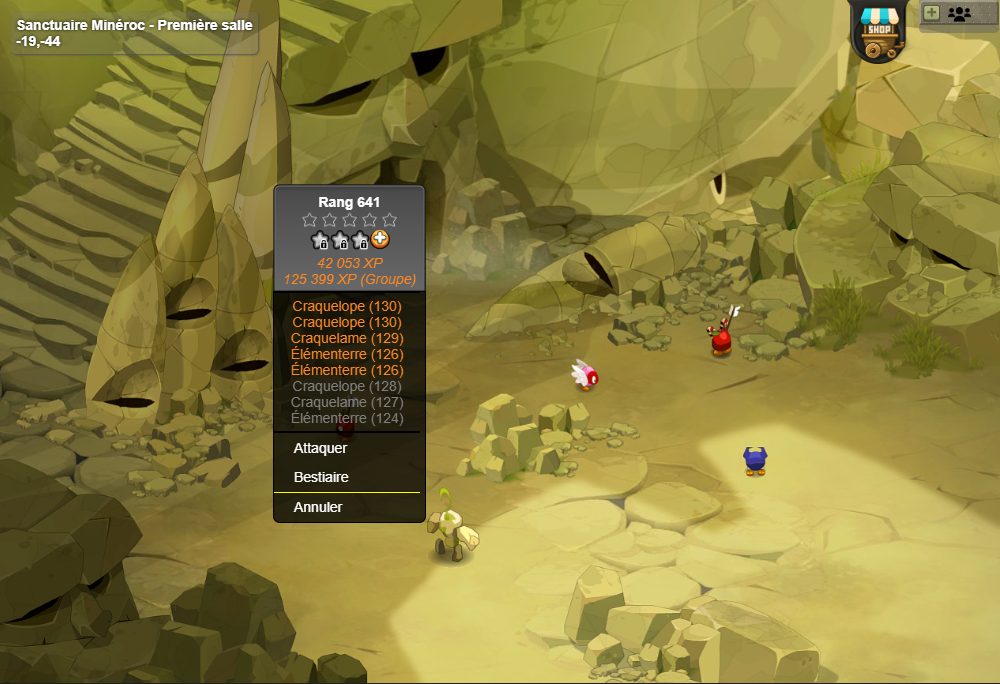Viewport: 1000px width, 684px height.
Task: Open the Shop cart icon
Action: click(x=880, y=29)
